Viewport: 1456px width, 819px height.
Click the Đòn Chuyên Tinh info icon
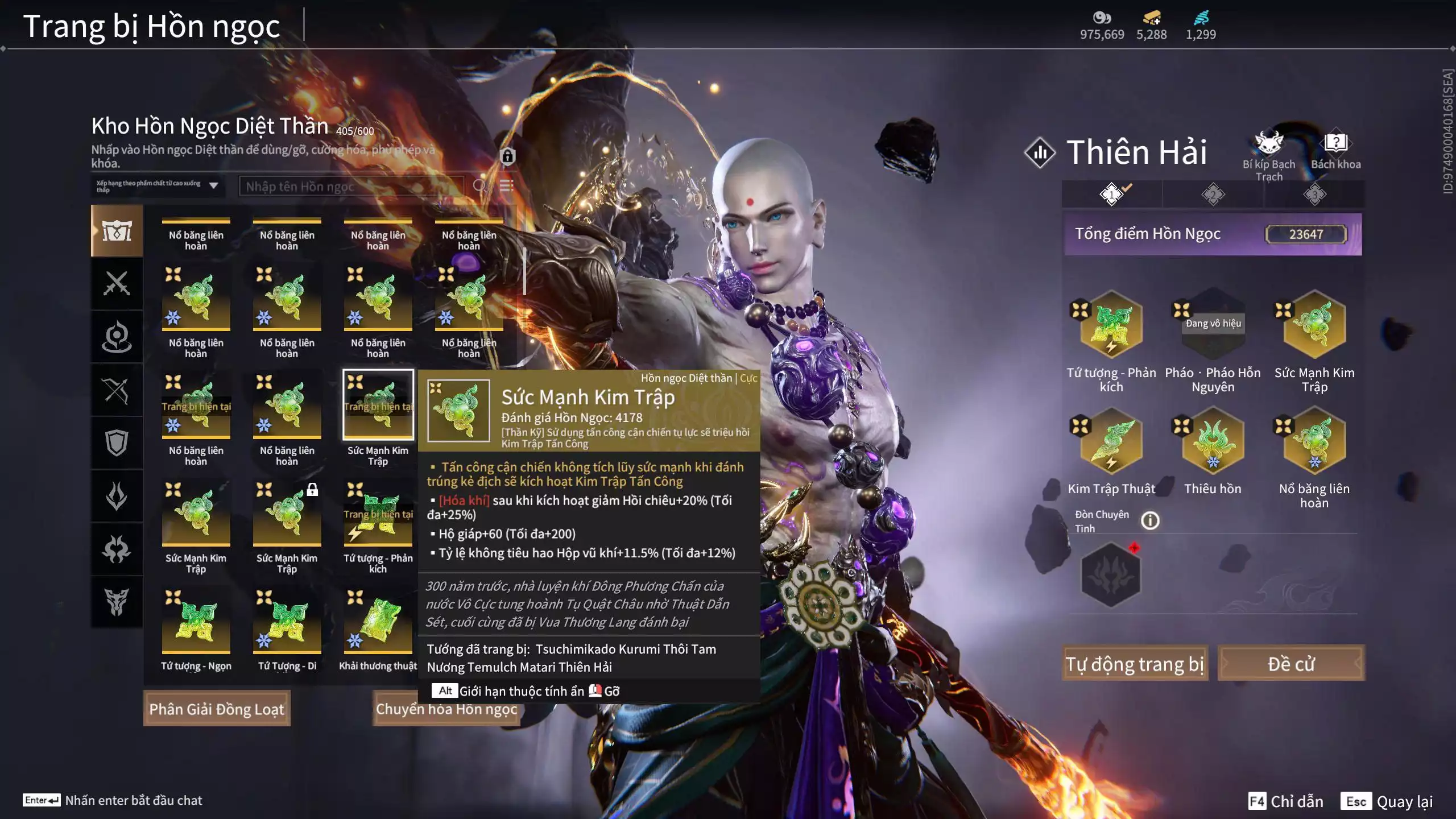[1150, 520]
